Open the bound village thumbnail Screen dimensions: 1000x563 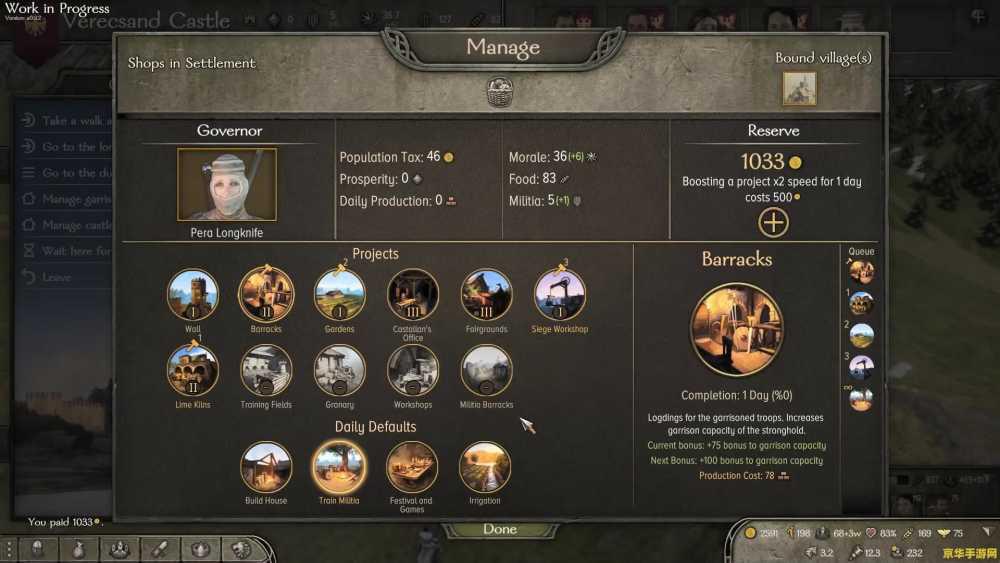coord(799,88)
